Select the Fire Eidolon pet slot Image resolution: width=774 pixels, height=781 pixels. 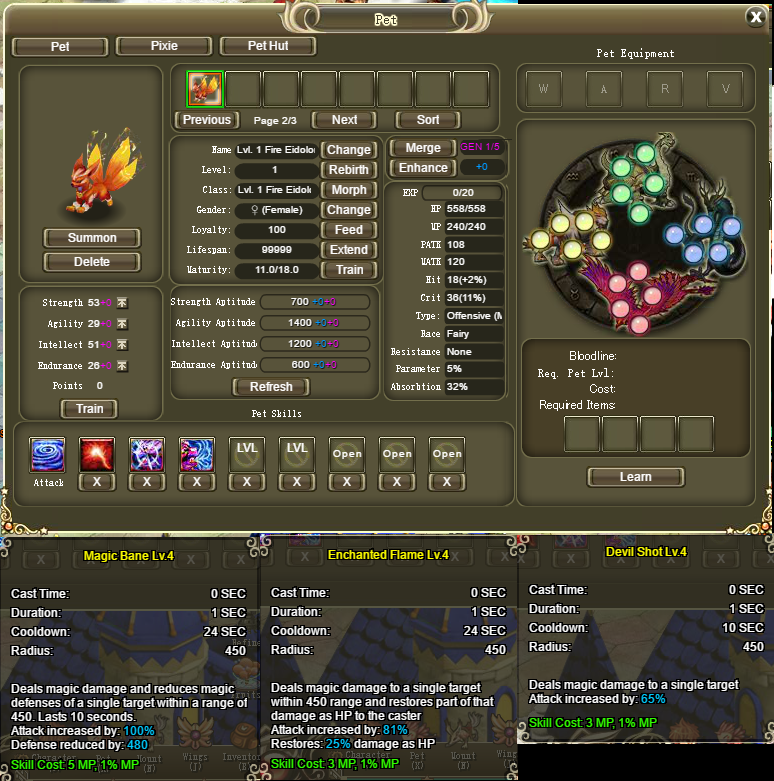205,89
